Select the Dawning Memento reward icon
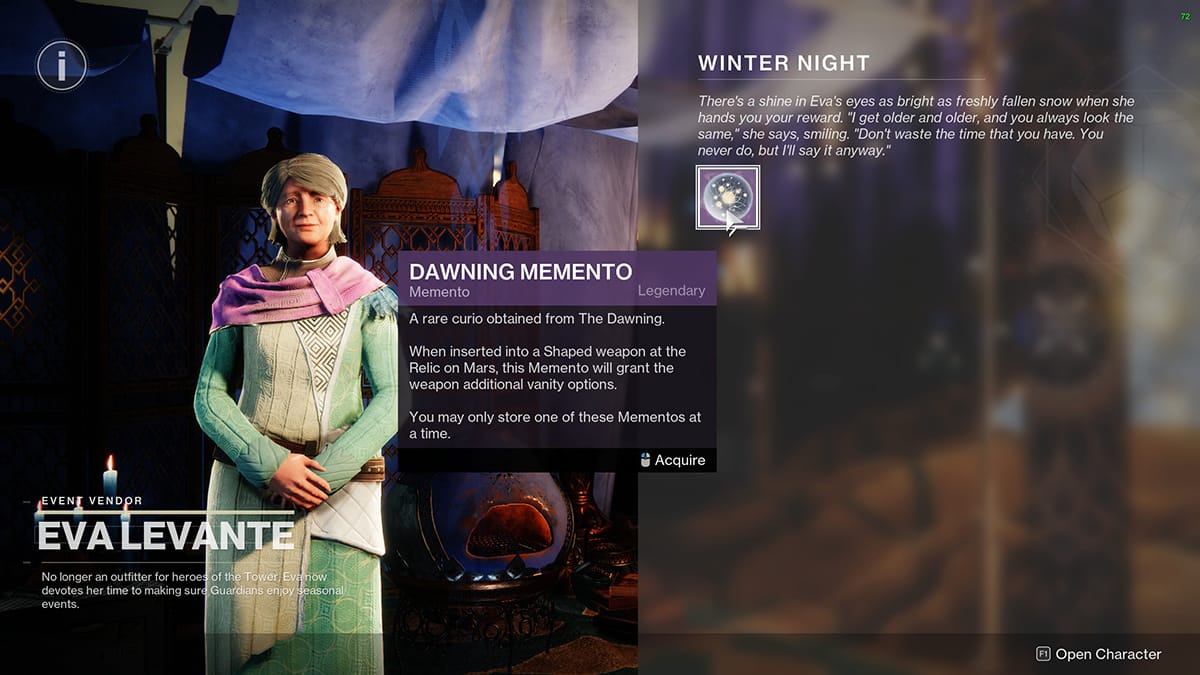 [727, 197]
